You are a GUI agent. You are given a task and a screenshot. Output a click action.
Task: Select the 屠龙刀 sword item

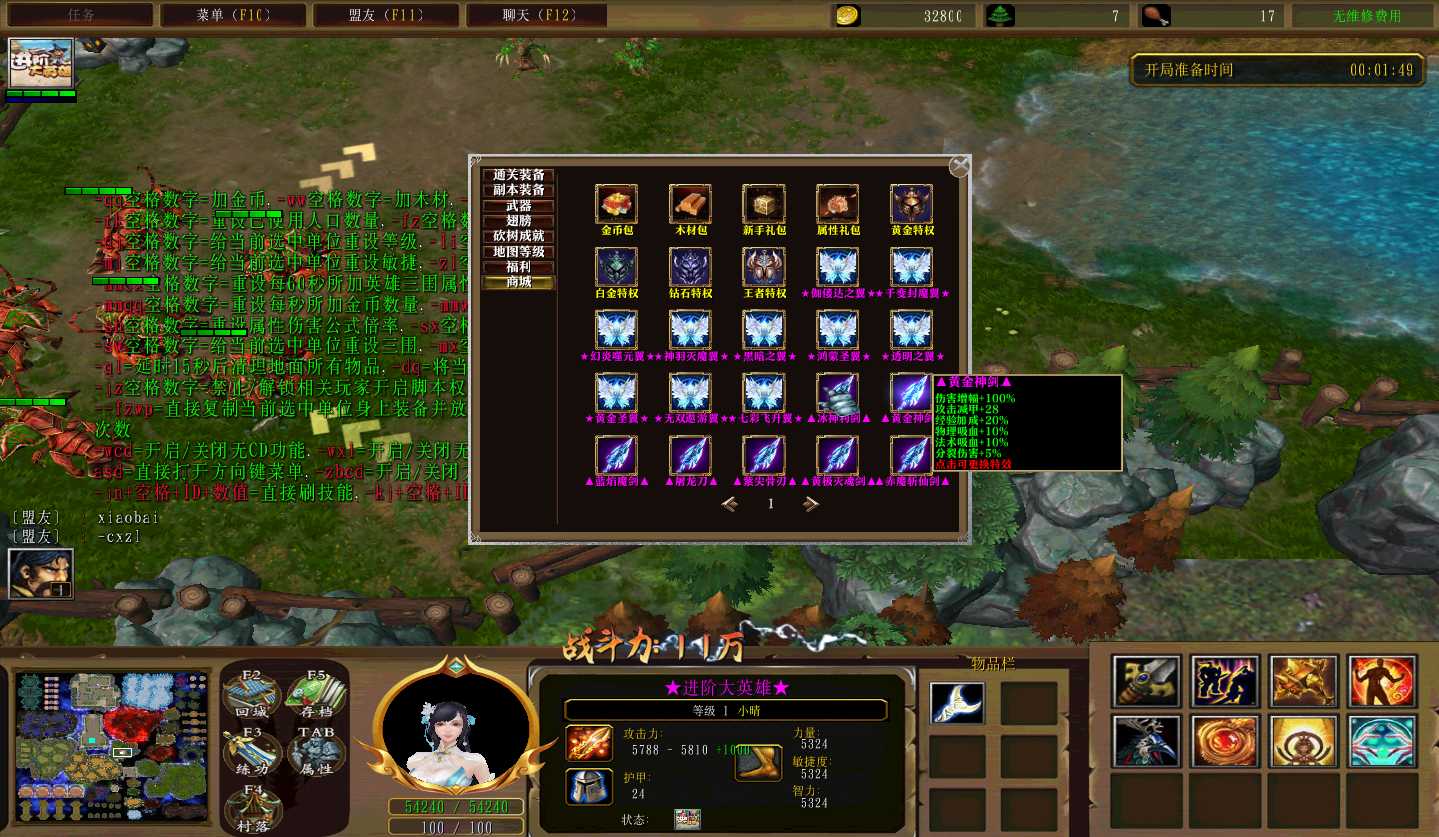click(x=690, y=456)
